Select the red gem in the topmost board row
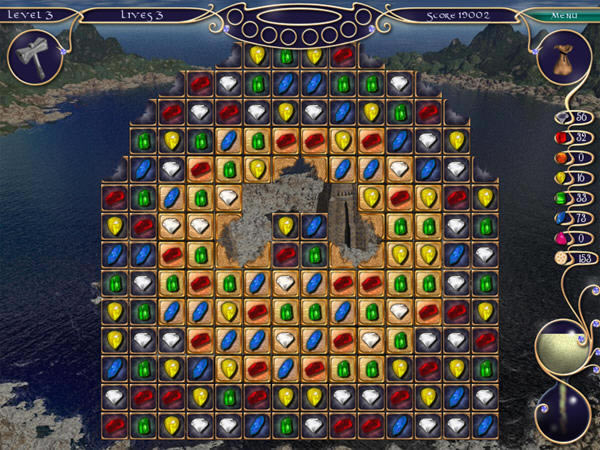This screenshot has height=450, width=600. pos(343,56)
